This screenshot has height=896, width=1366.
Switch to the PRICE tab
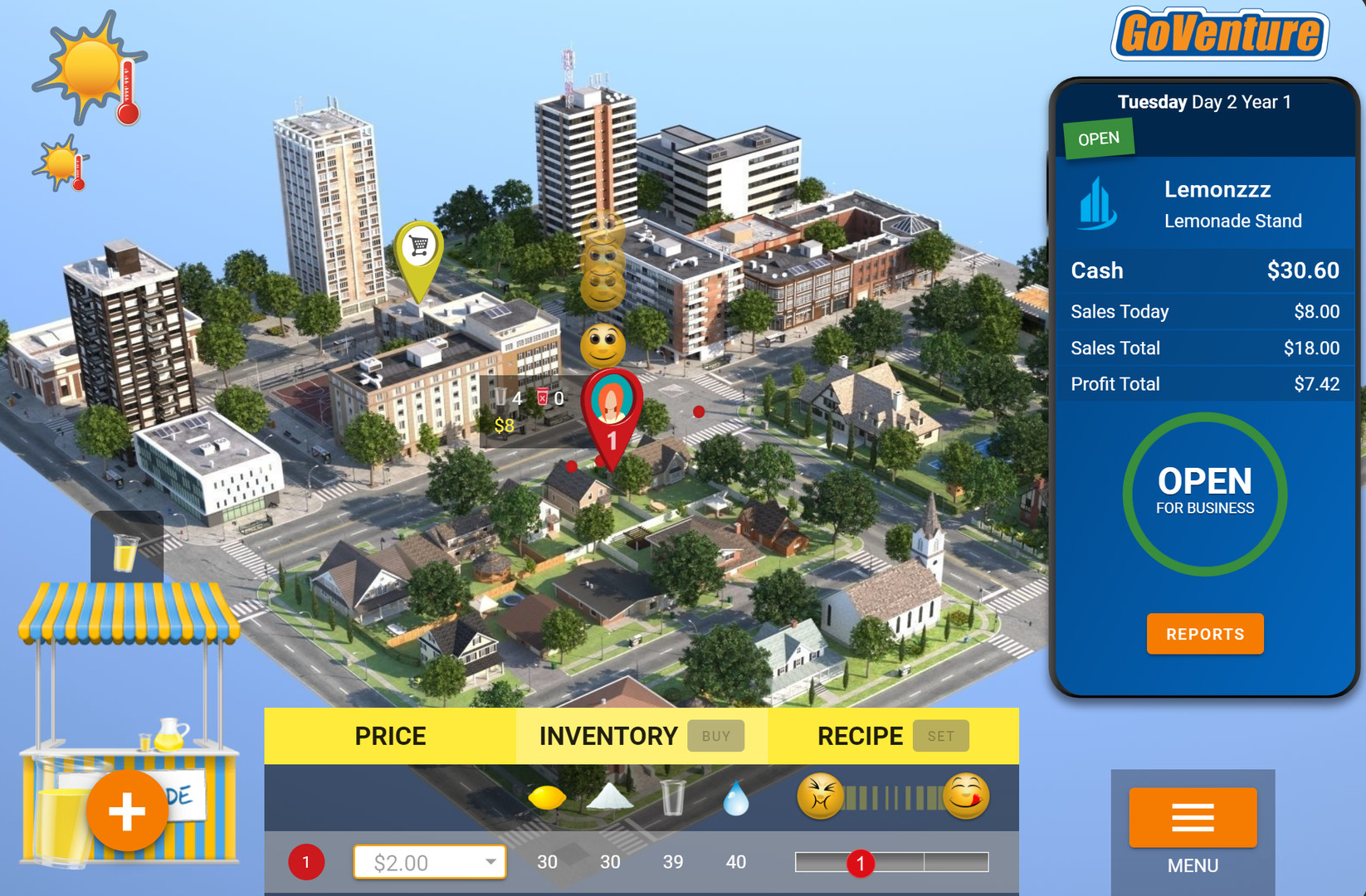tap(390, 735)
